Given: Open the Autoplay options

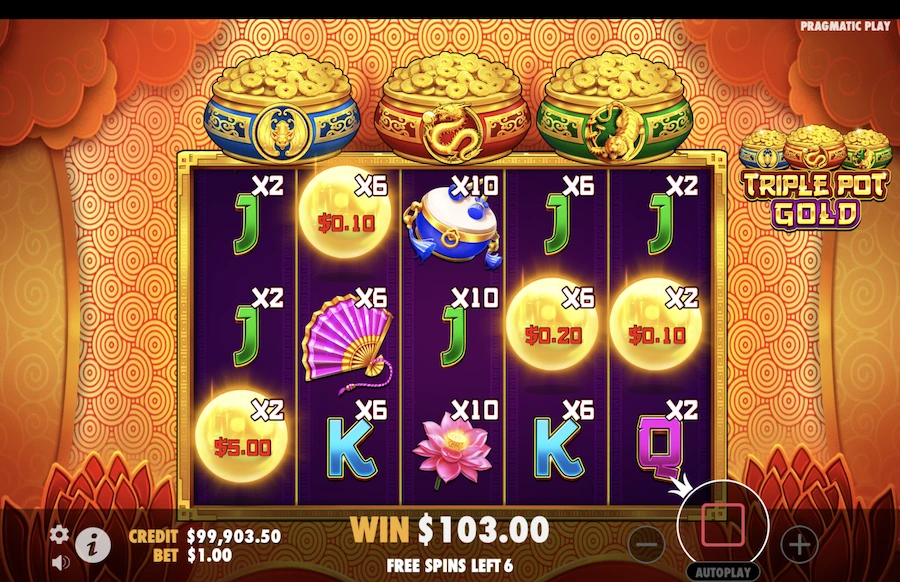Looking at the screenshot, I should (x=723, y=572).
